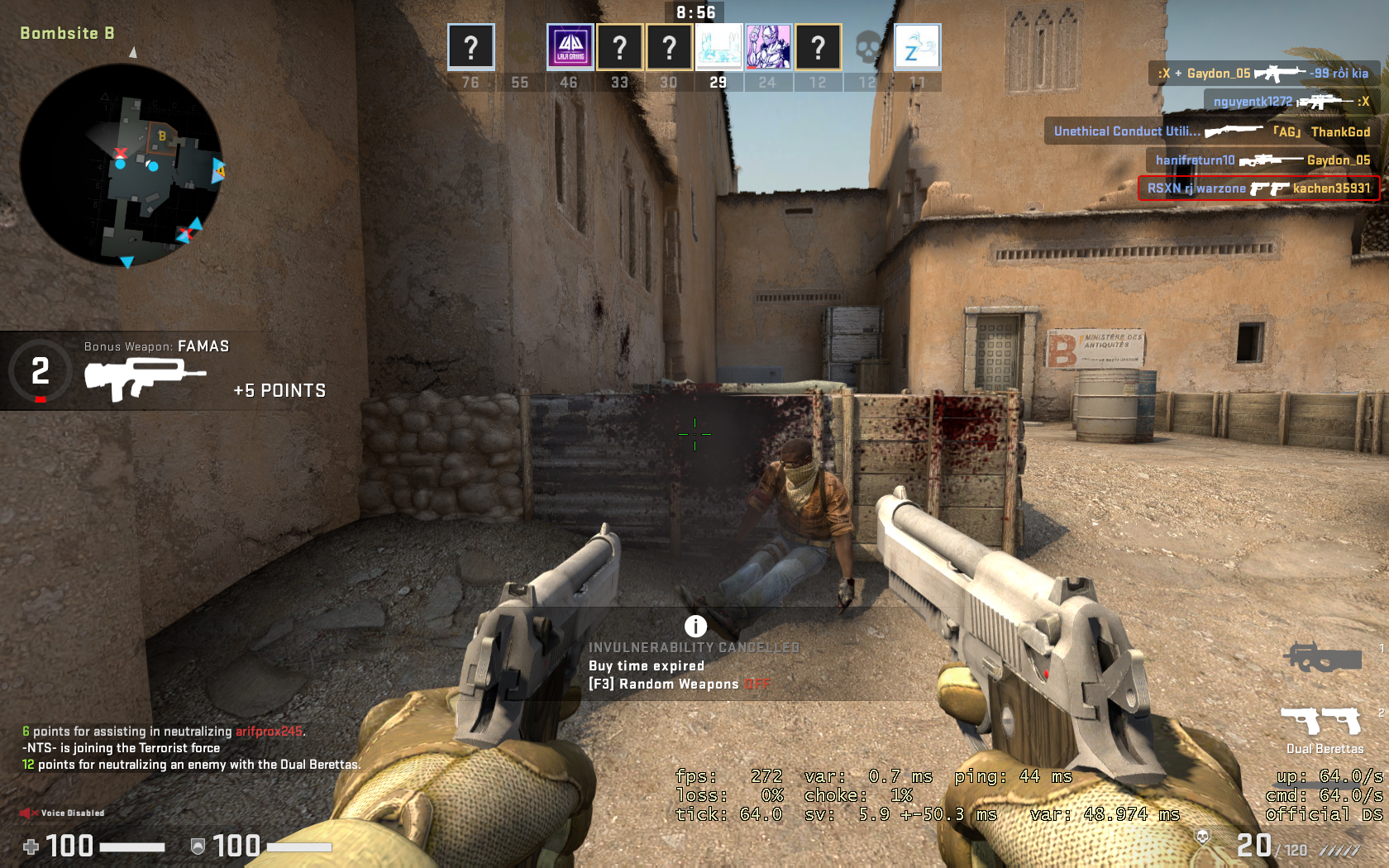1389x868 pixels.
Task: Click the circular radar minimap
Action: point(121,165)
